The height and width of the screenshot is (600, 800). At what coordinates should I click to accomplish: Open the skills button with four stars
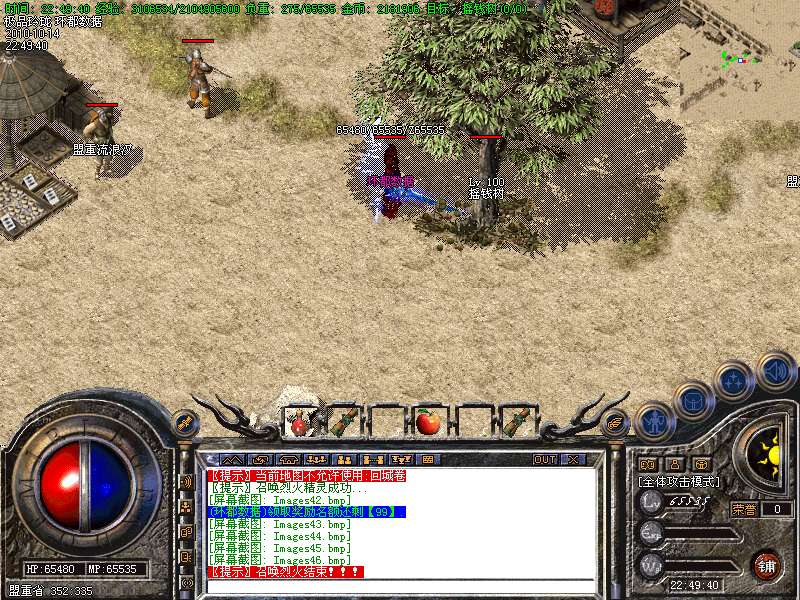(x=734, y=381)
